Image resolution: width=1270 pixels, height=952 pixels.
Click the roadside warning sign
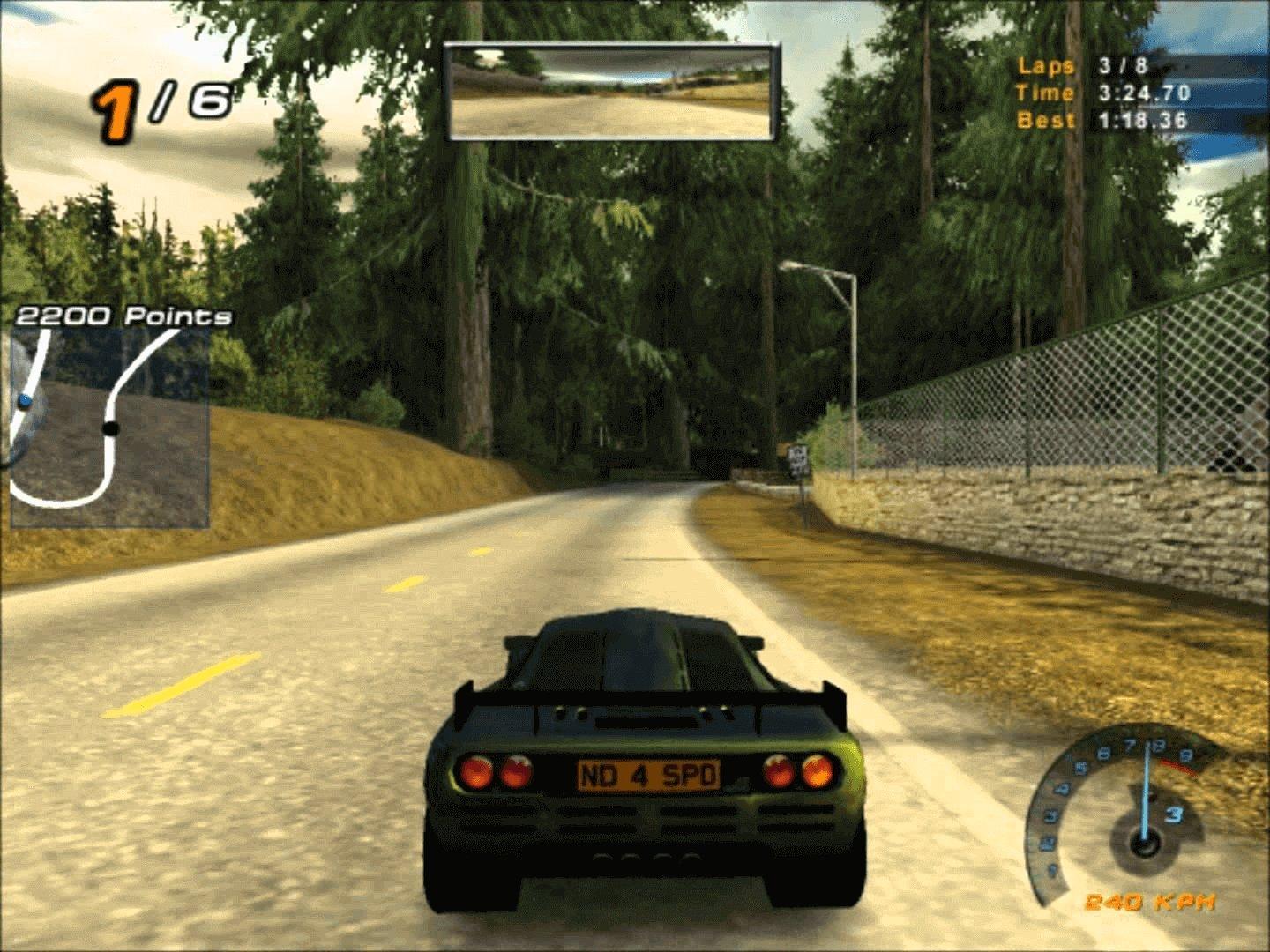pos(800,462)
